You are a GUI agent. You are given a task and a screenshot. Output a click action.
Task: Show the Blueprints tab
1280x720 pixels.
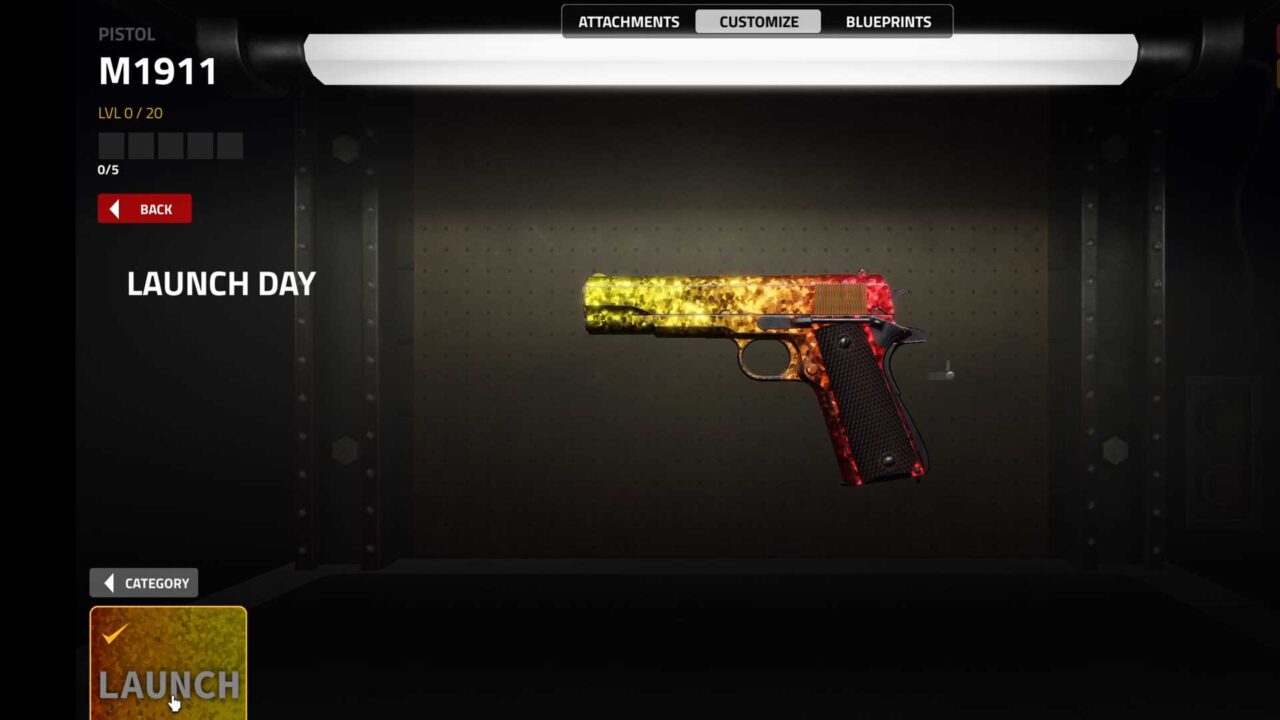[x=888, y=22]
